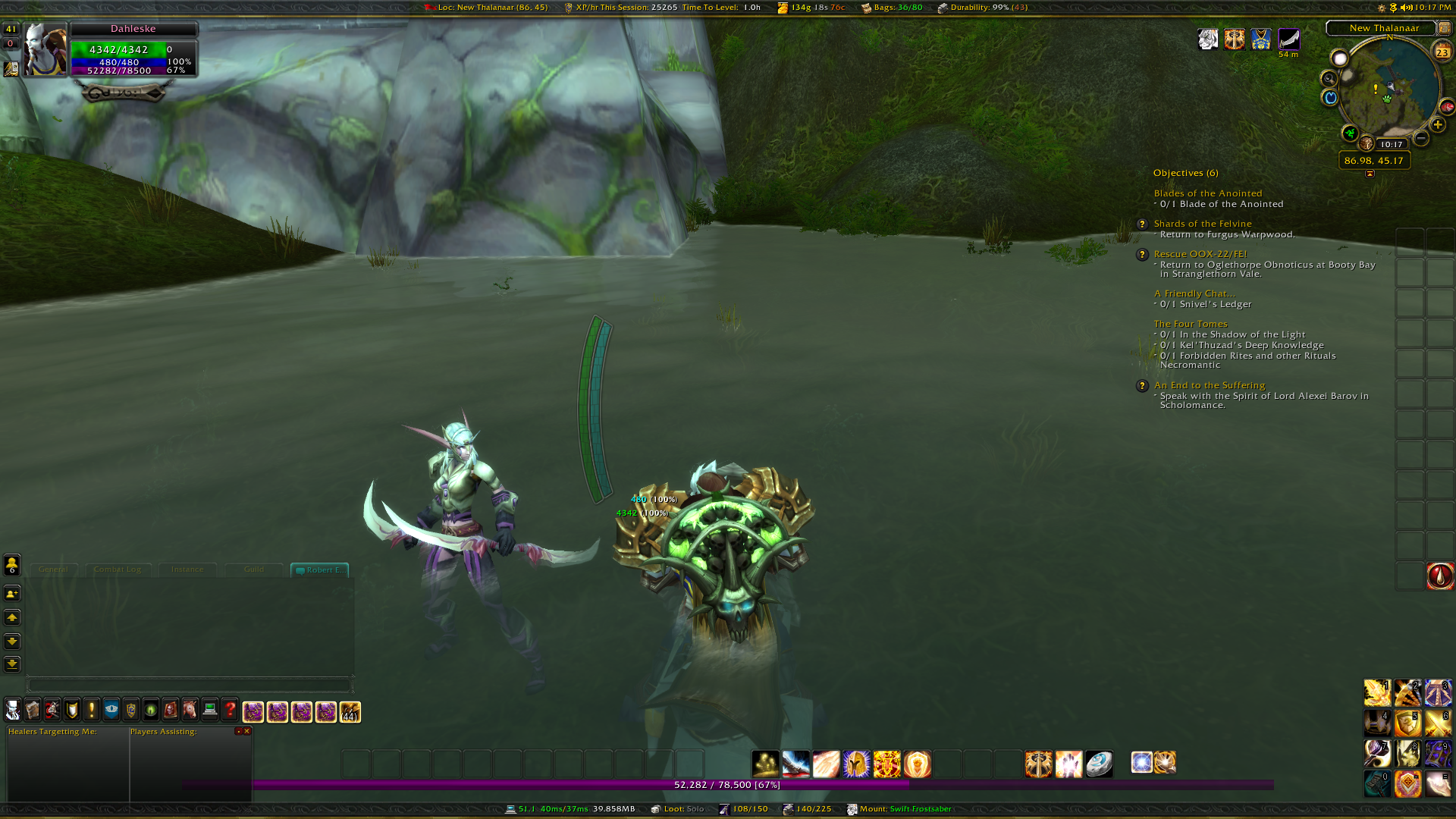Viewport: 1456px width, 819px height.
Task: Open the Robert E... whisper tab
Action: point(320,570)
